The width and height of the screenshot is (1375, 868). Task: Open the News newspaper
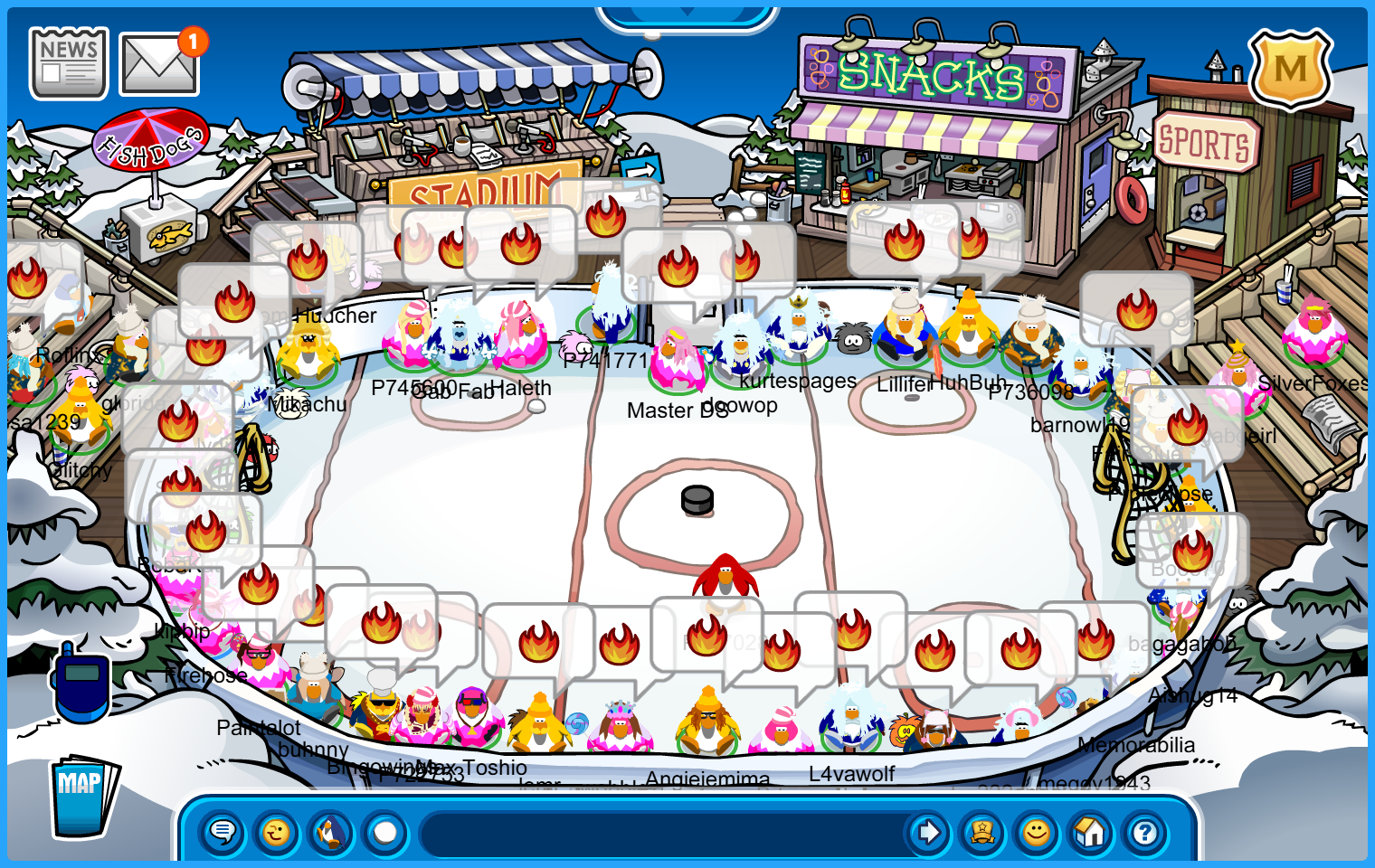[x=69, y=62]
